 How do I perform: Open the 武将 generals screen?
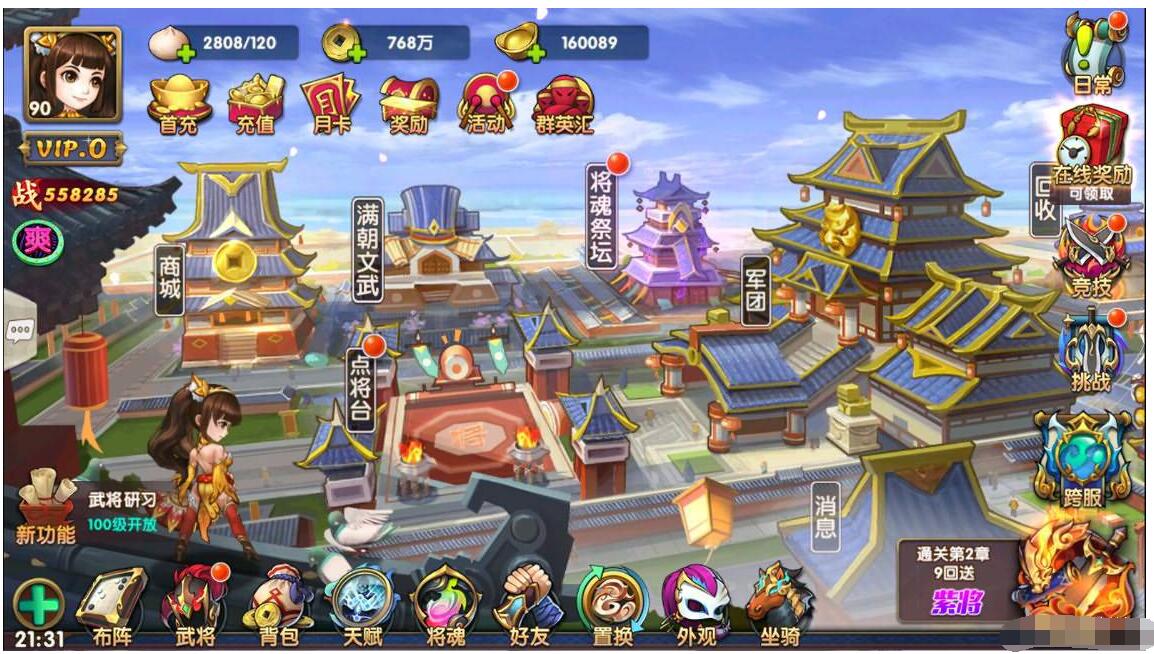[x=195, y=605]
